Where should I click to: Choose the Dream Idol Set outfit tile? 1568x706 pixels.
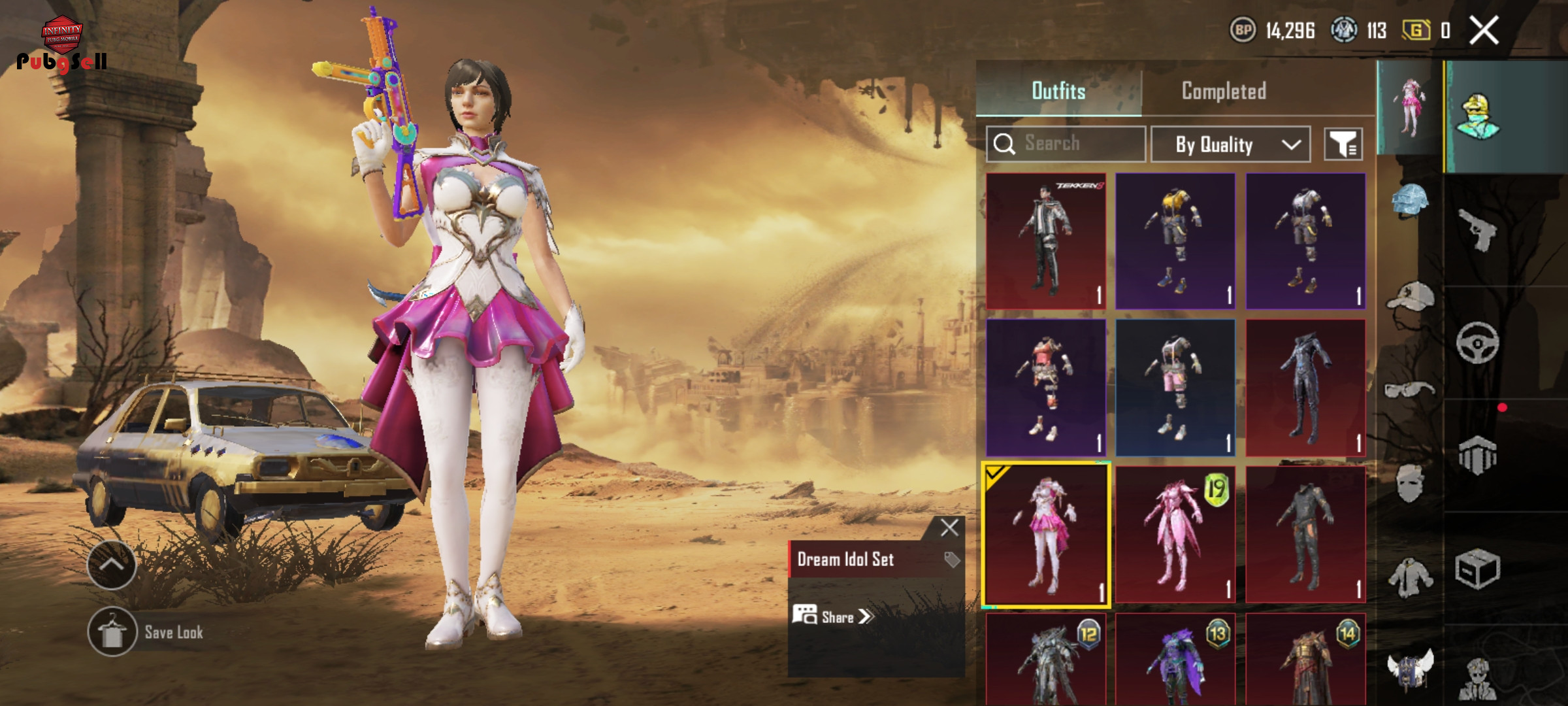(1045, 535)
